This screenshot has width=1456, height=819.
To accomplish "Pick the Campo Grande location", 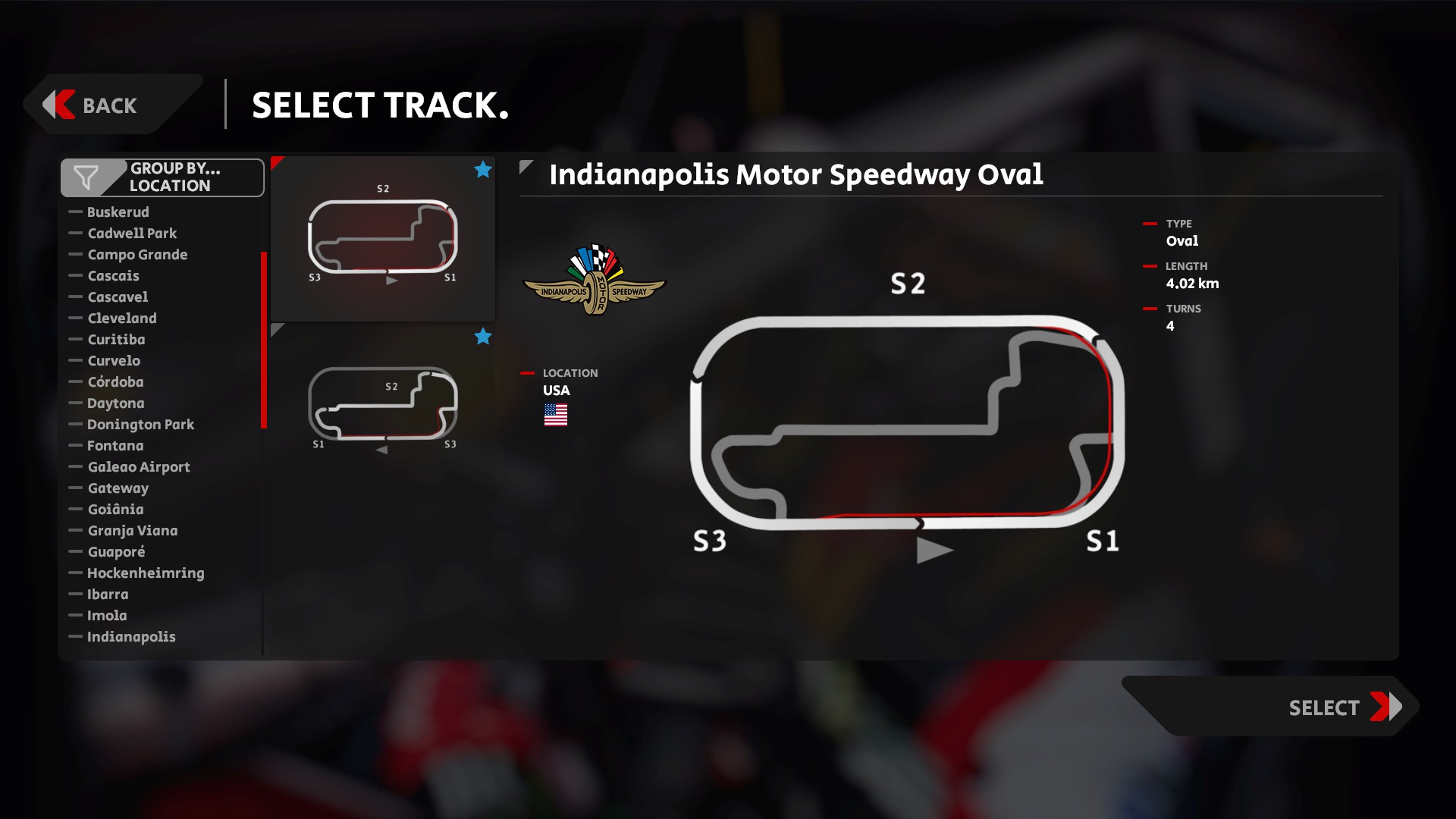I will [x=137, y=255].
